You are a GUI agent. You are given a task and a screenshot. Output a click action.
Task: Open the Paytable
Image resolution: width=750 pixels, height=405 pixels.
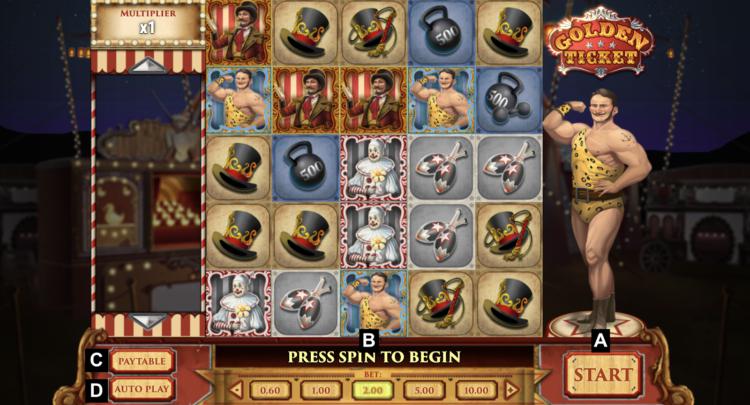click(141, 360)
